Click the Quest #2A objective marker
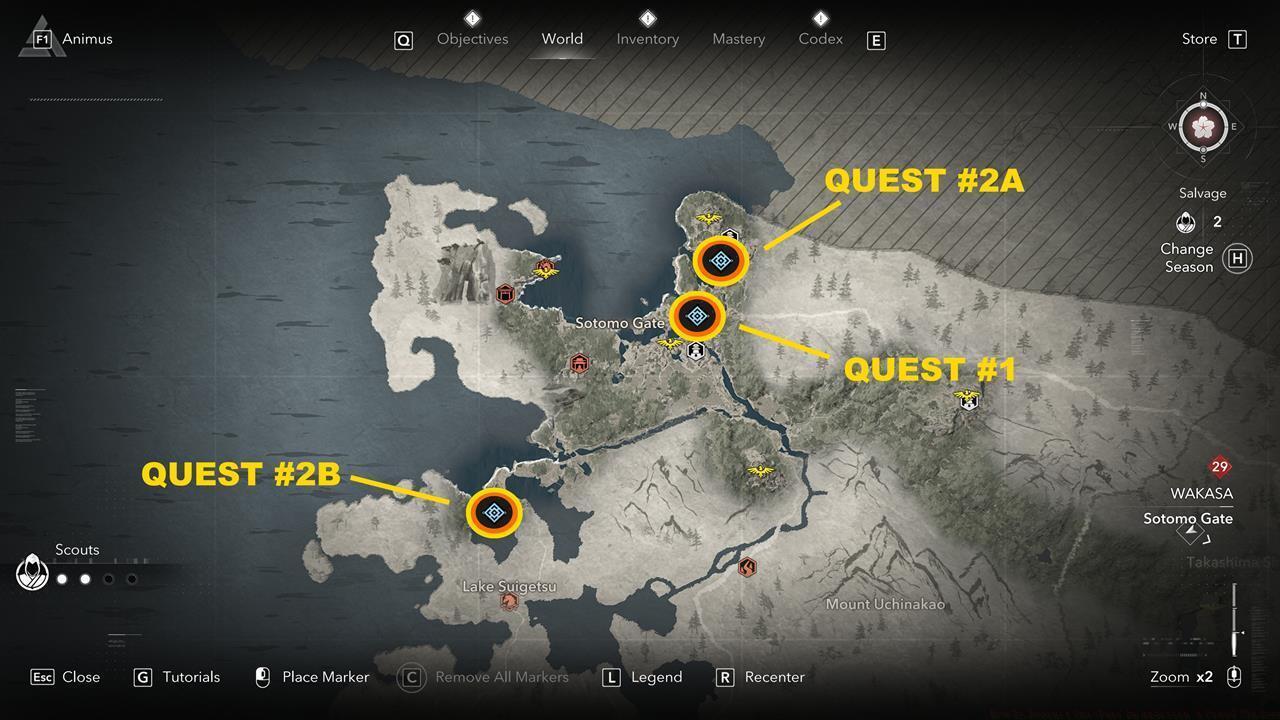This screenshot has width=1280, height=720. point(719,262)
